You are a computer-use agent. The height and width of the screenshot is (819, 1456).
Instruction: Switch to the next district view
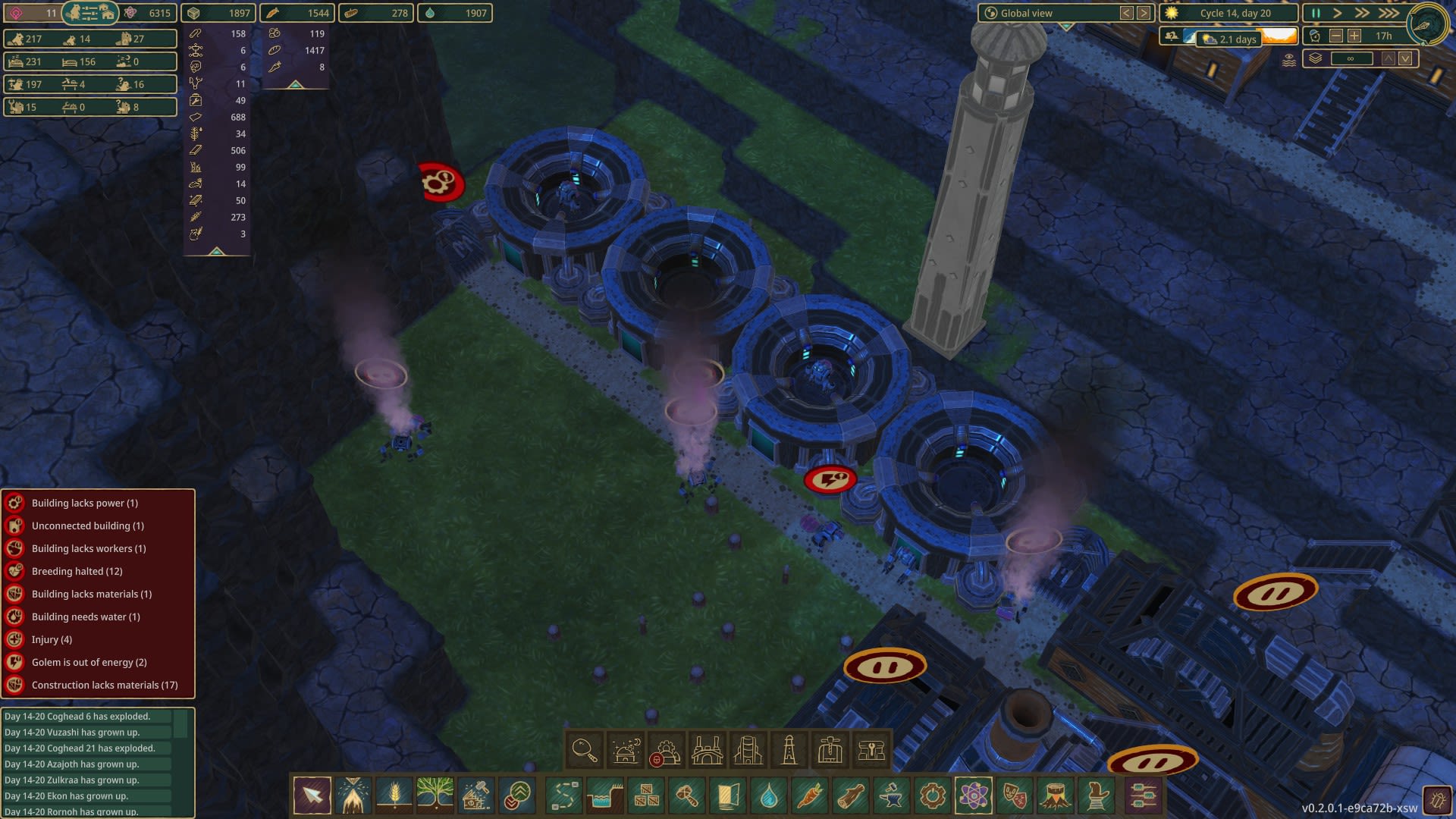click(x=1144, y=13)
